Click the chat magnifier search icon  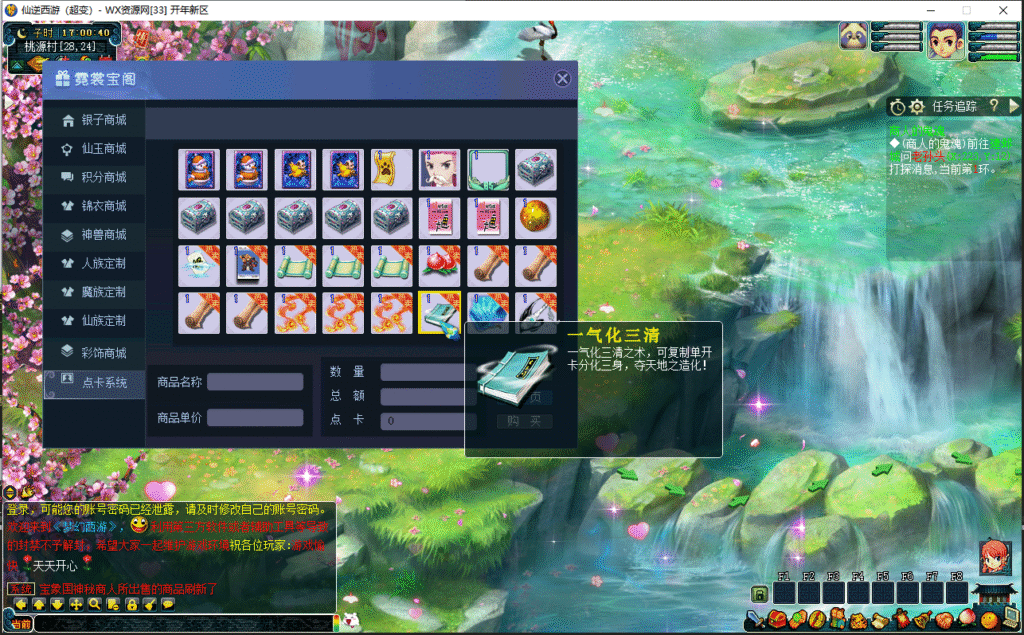(95, 605)
